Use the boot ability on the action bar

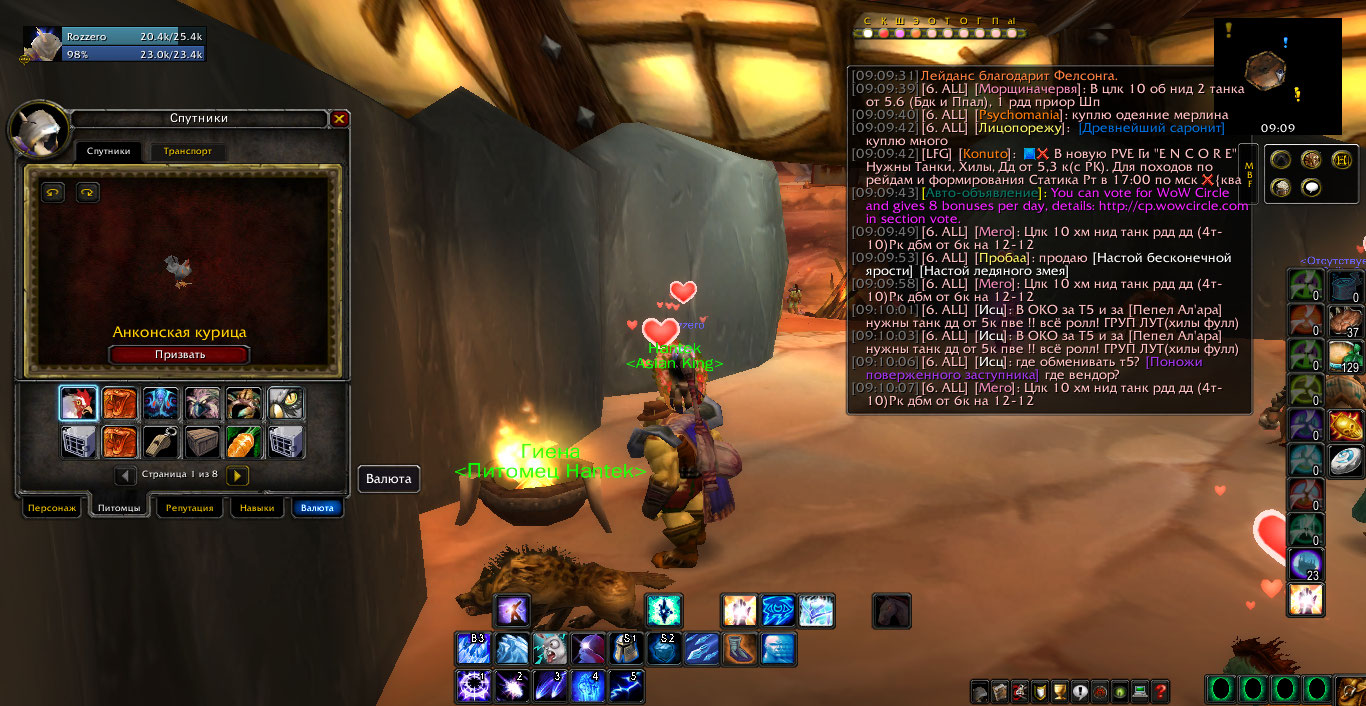pyautogui.click(x=741, y=649)
